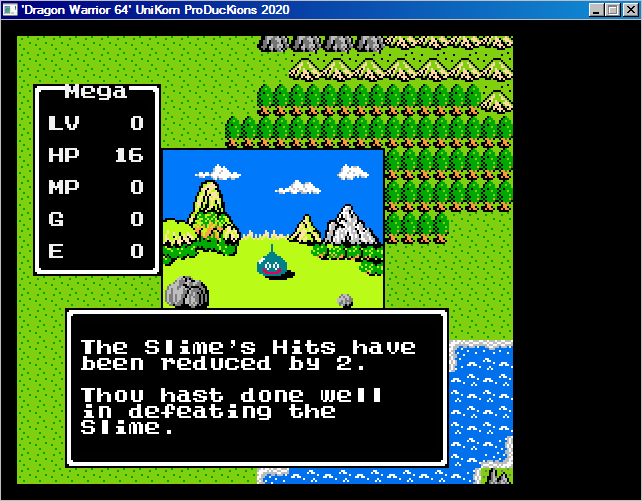Close the Dragon Warrior 64 window
The image size is (642, 501).
(630, 9)
